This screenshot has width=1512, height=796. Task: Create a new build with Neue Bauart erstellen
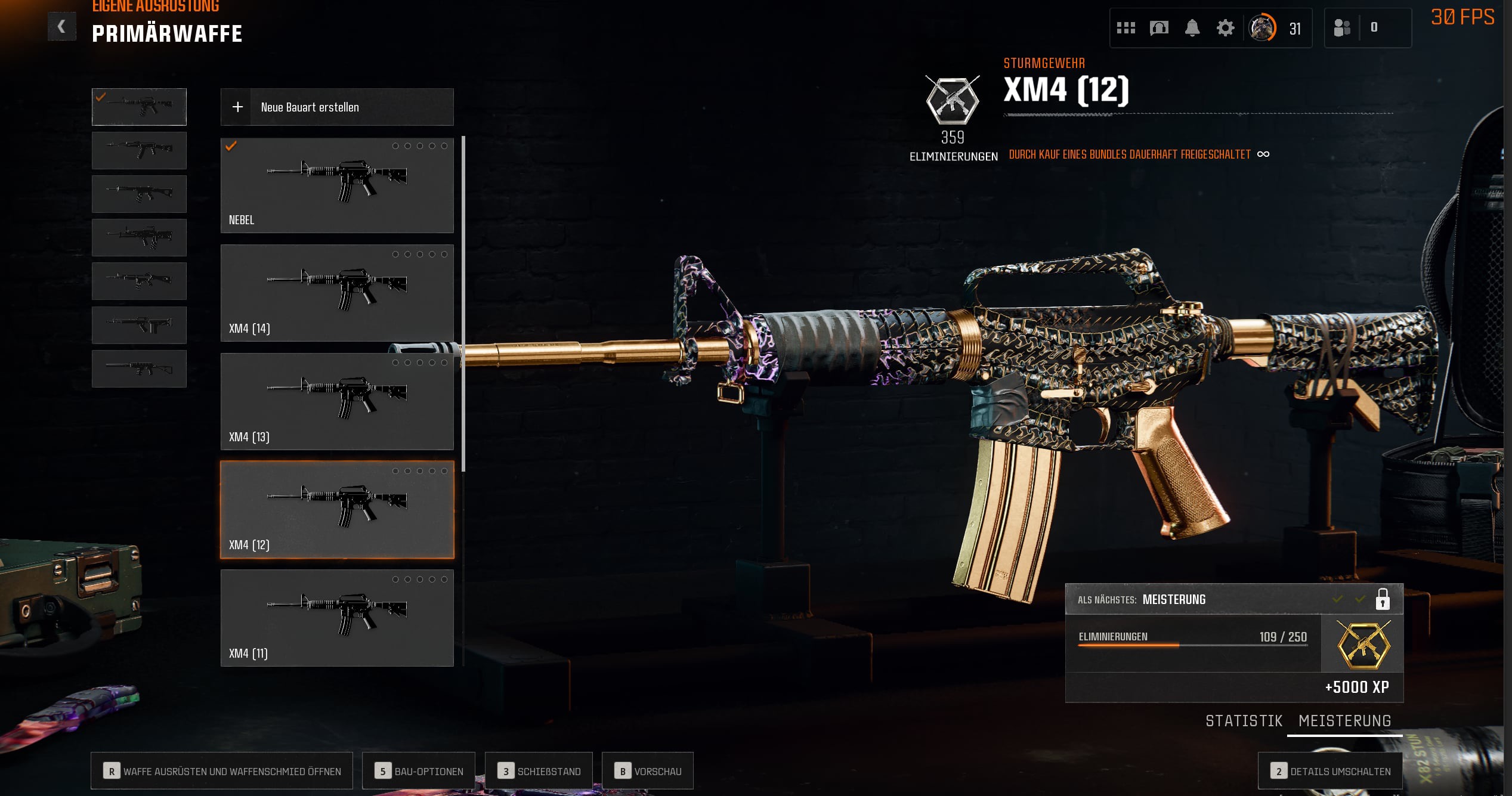click(337, 107)
